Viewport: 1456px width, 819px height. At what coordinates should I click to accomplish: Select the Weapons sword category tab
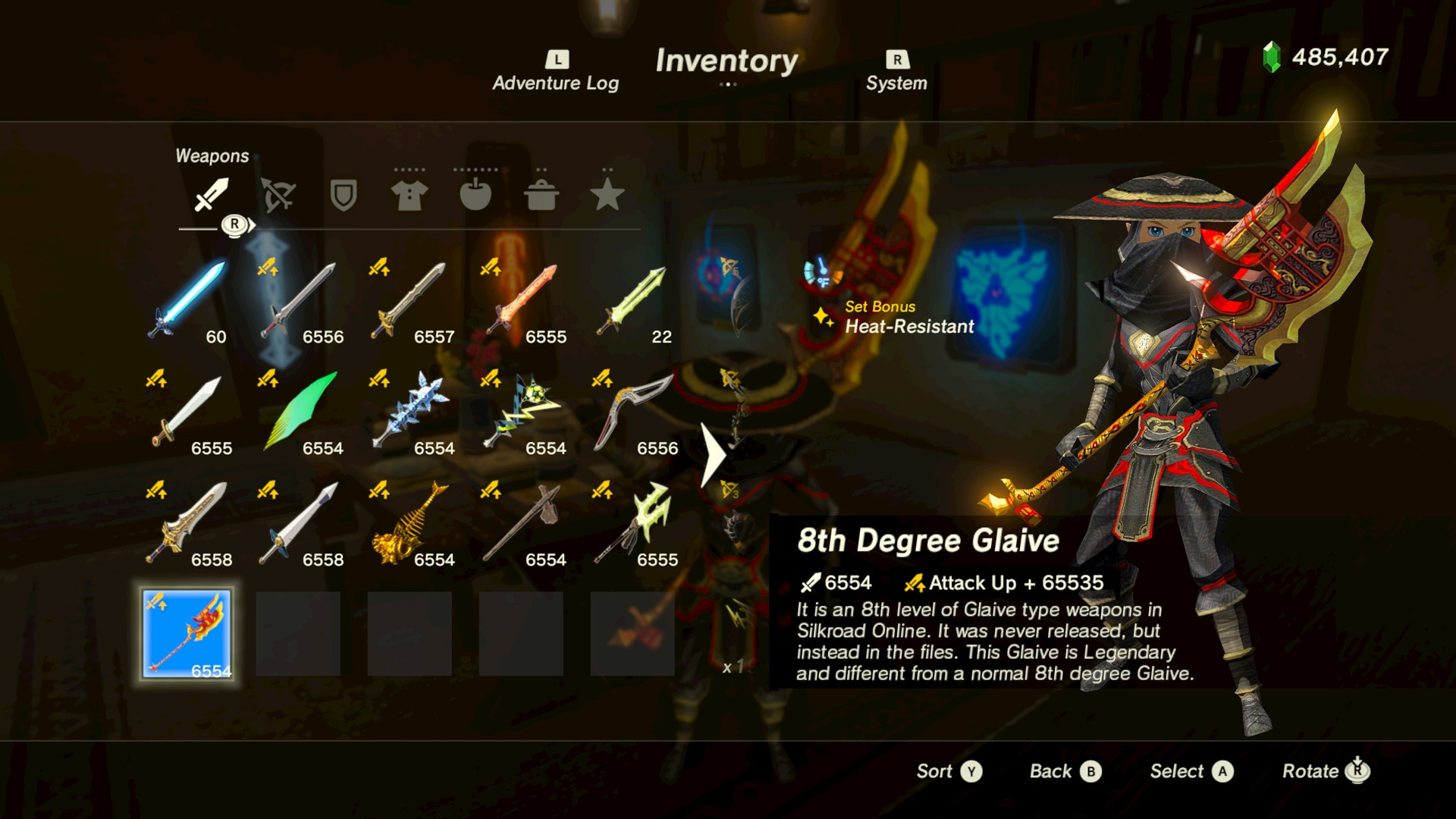pos(212,195)
